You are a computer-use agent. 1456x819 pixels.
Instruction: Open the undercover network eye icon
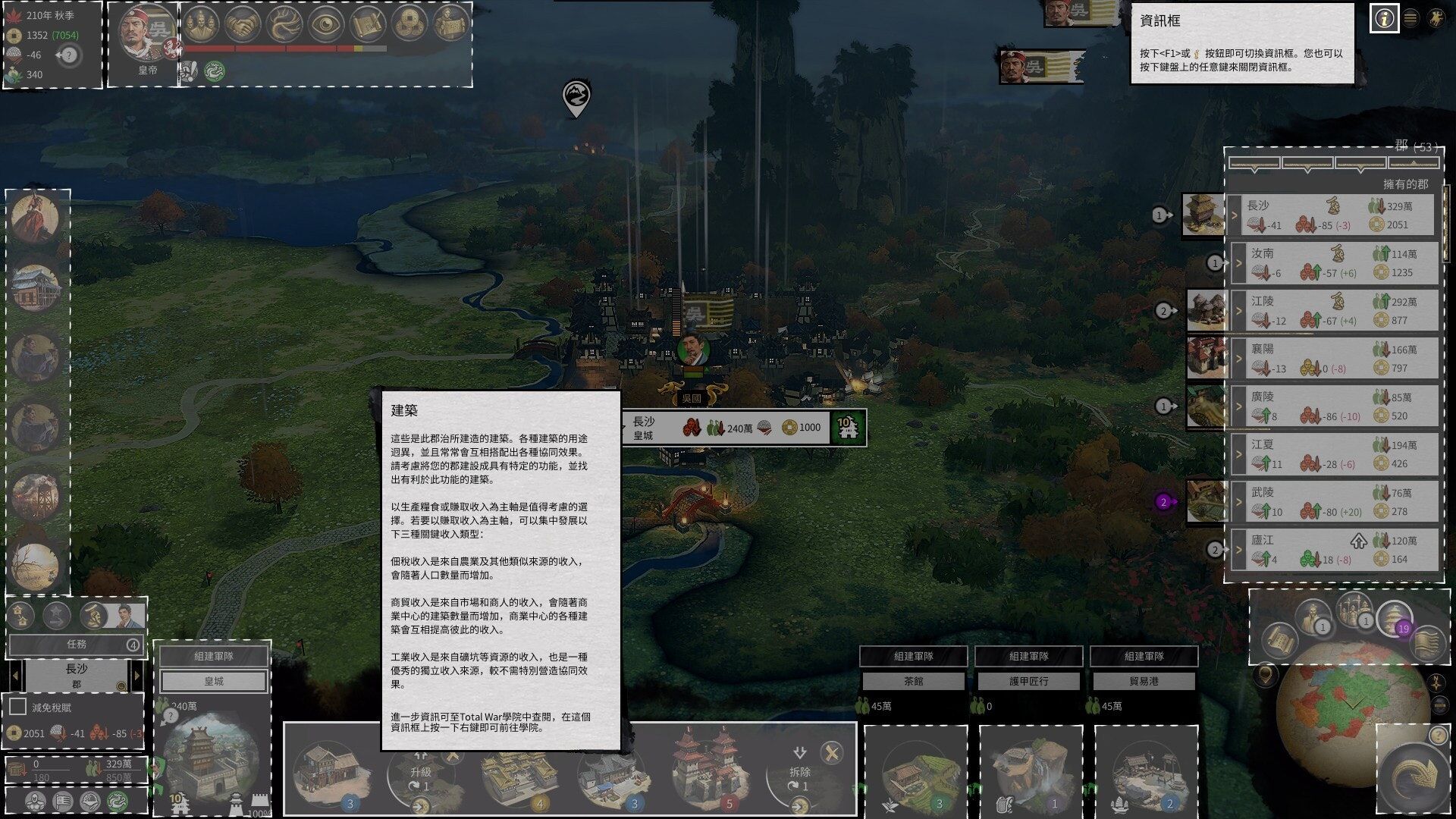pos(325,23)
